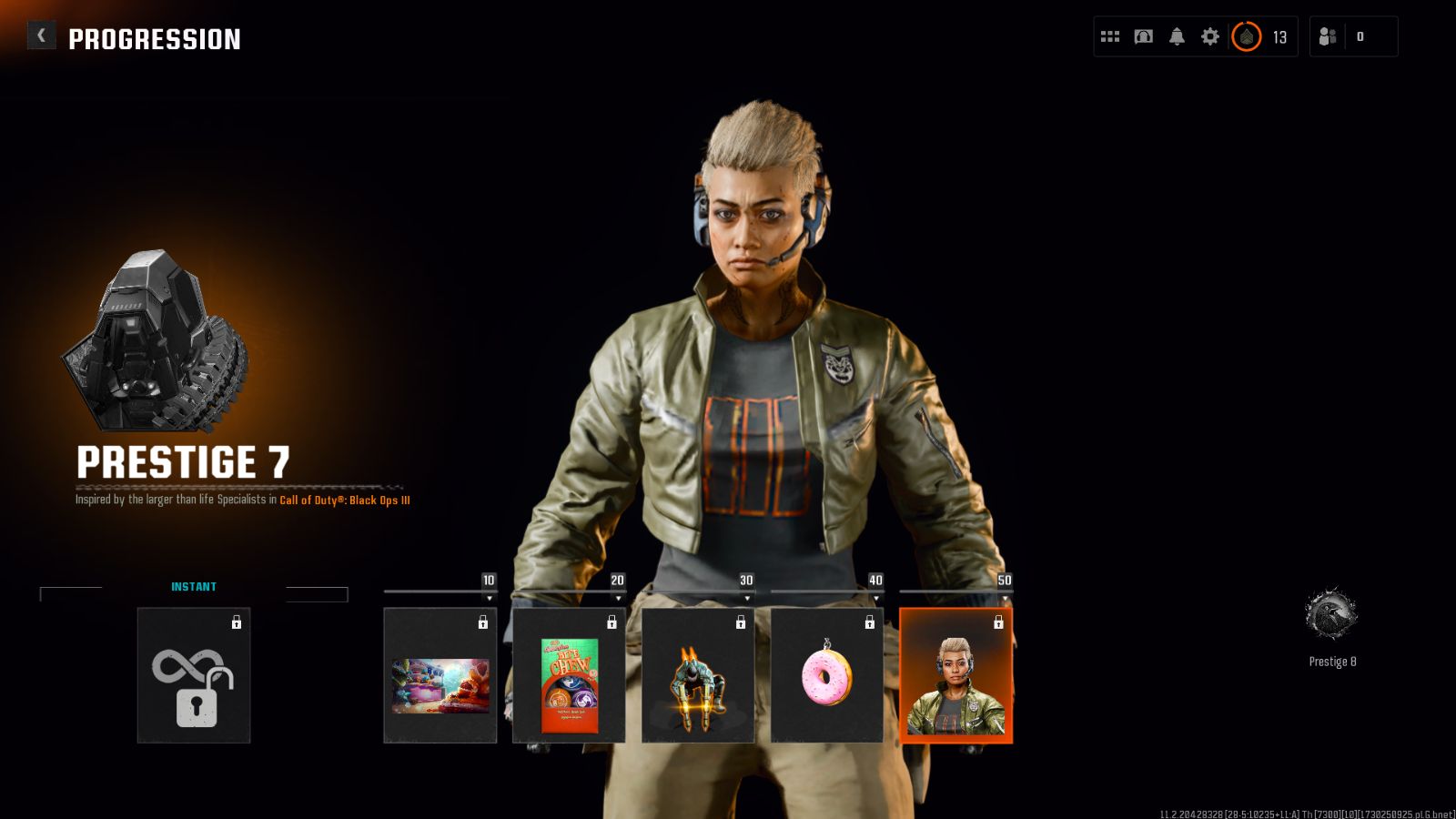Viewport: 1456px width, 819px height.
Task: Click the headset chat icon
Action: tap(1142, 36)
